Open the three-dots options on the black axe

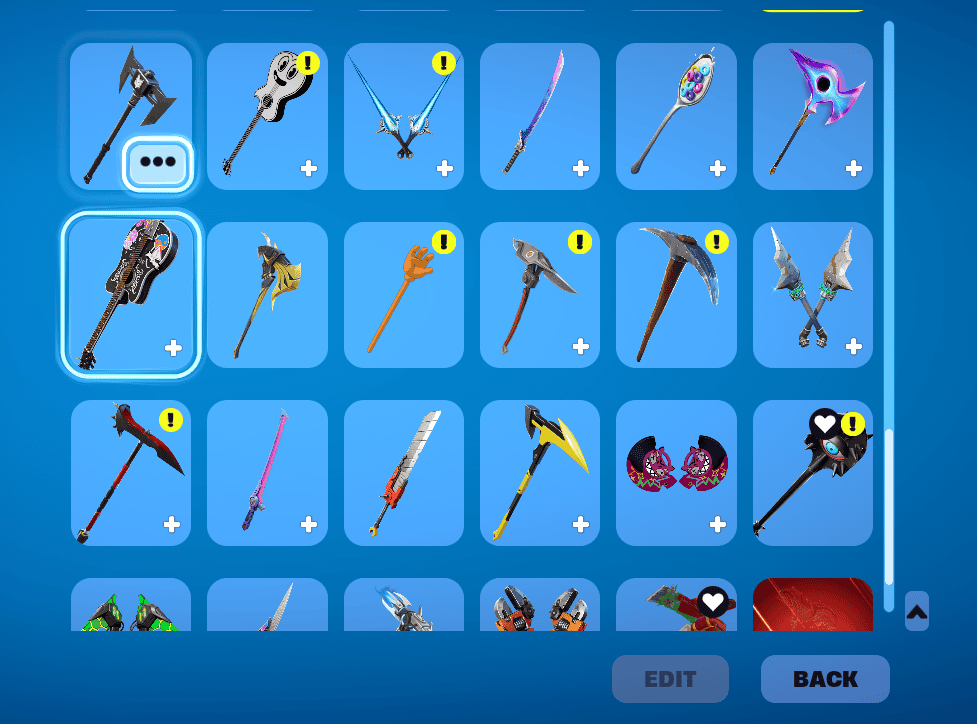157,163
